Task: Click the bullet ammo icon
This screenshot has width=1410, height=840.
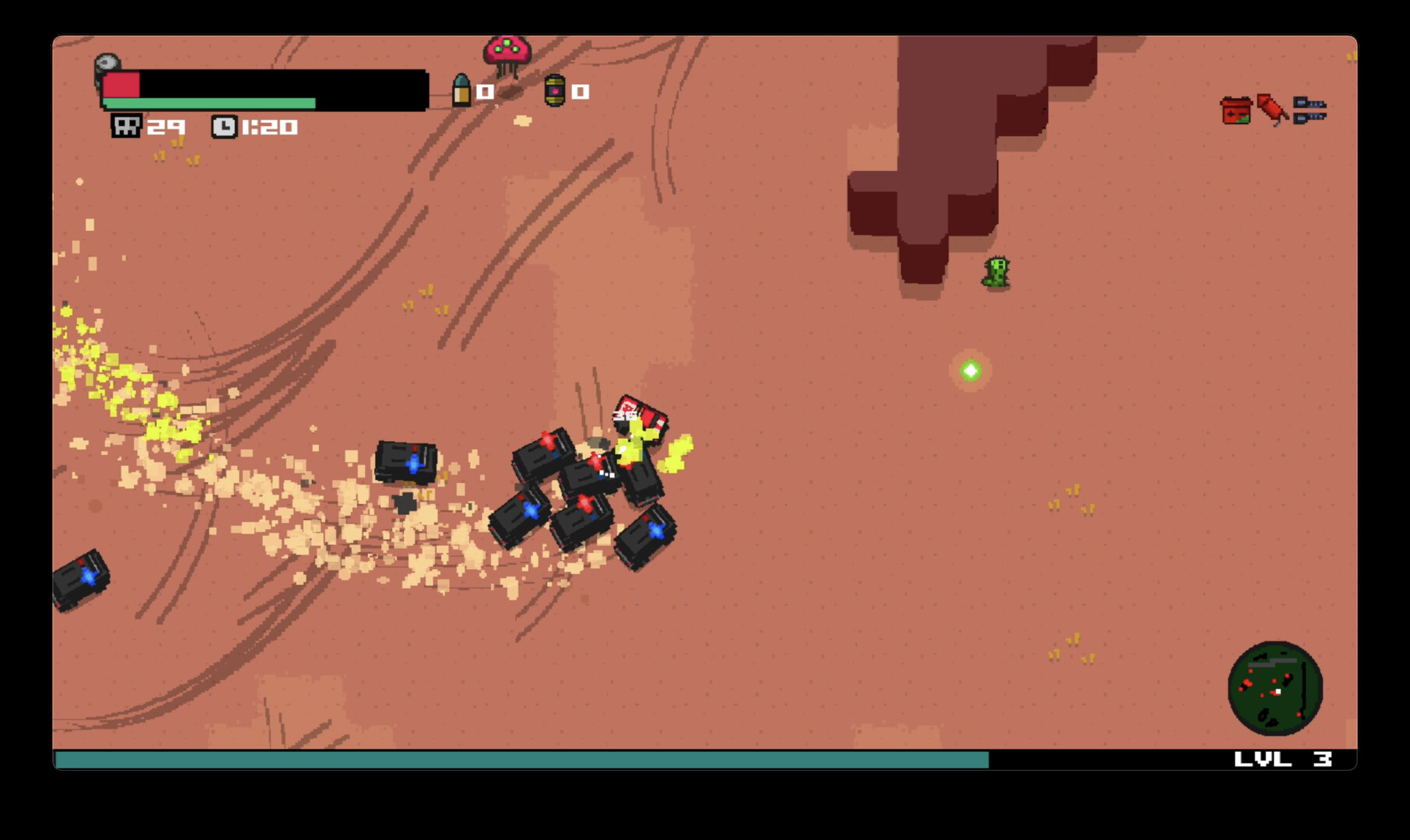Action: 463,89
